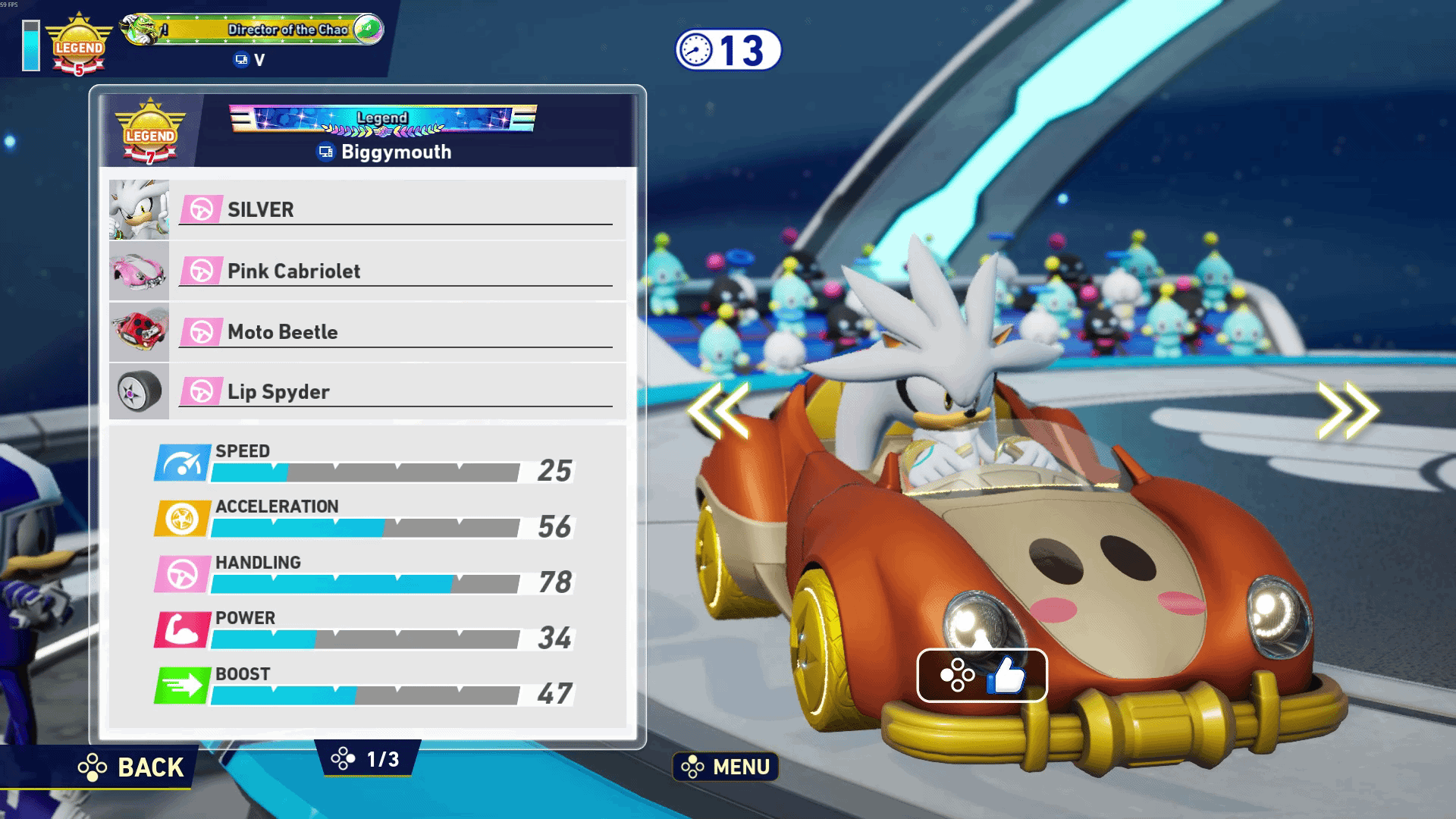1456x819 pixels.
Task: Select the Pink Cabriolet row
Action: coord(368,271)
